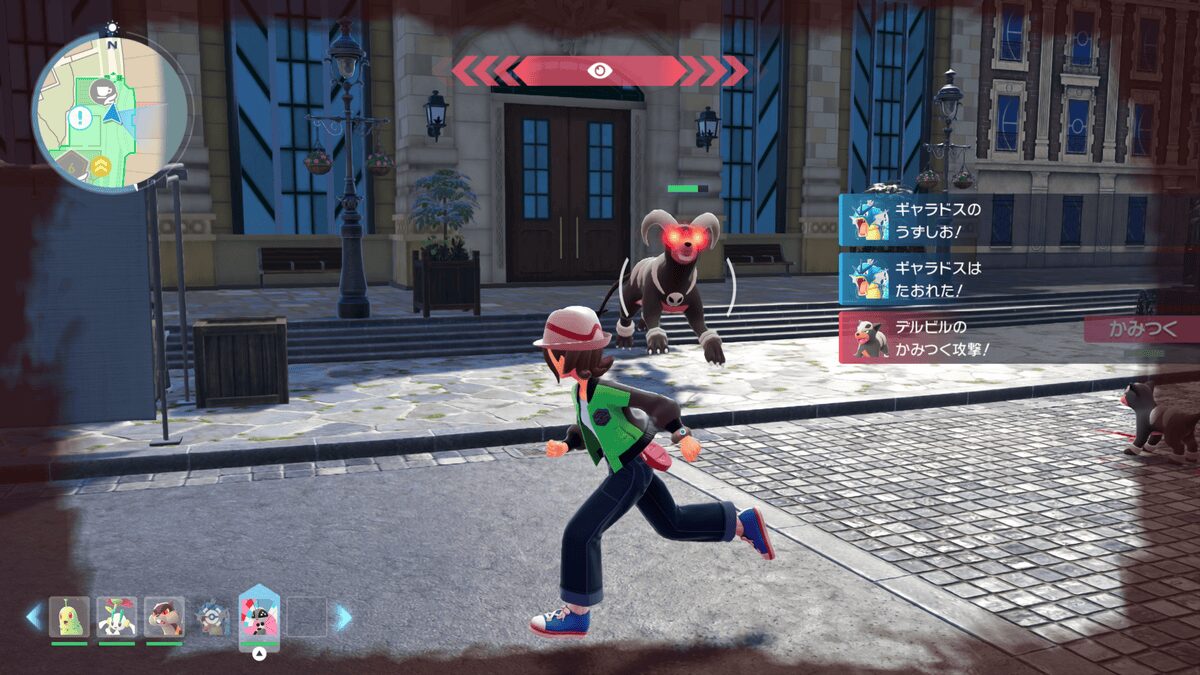Open the circular minimap
The image size is (1200, 675).
point(111,109)
